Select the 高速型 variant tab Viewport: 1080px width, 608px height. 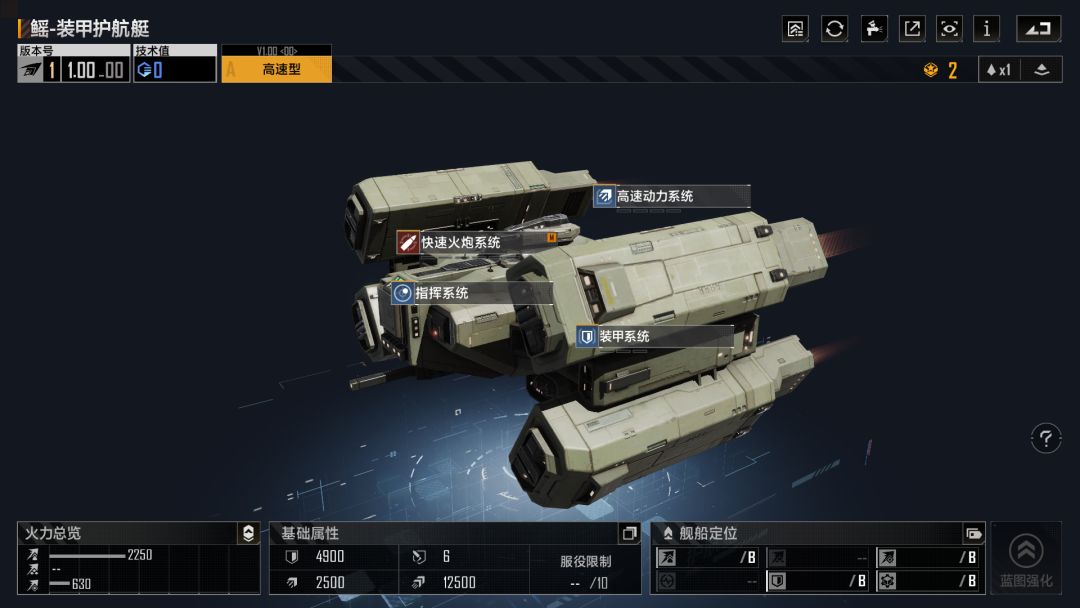click(x=276, y=69)
